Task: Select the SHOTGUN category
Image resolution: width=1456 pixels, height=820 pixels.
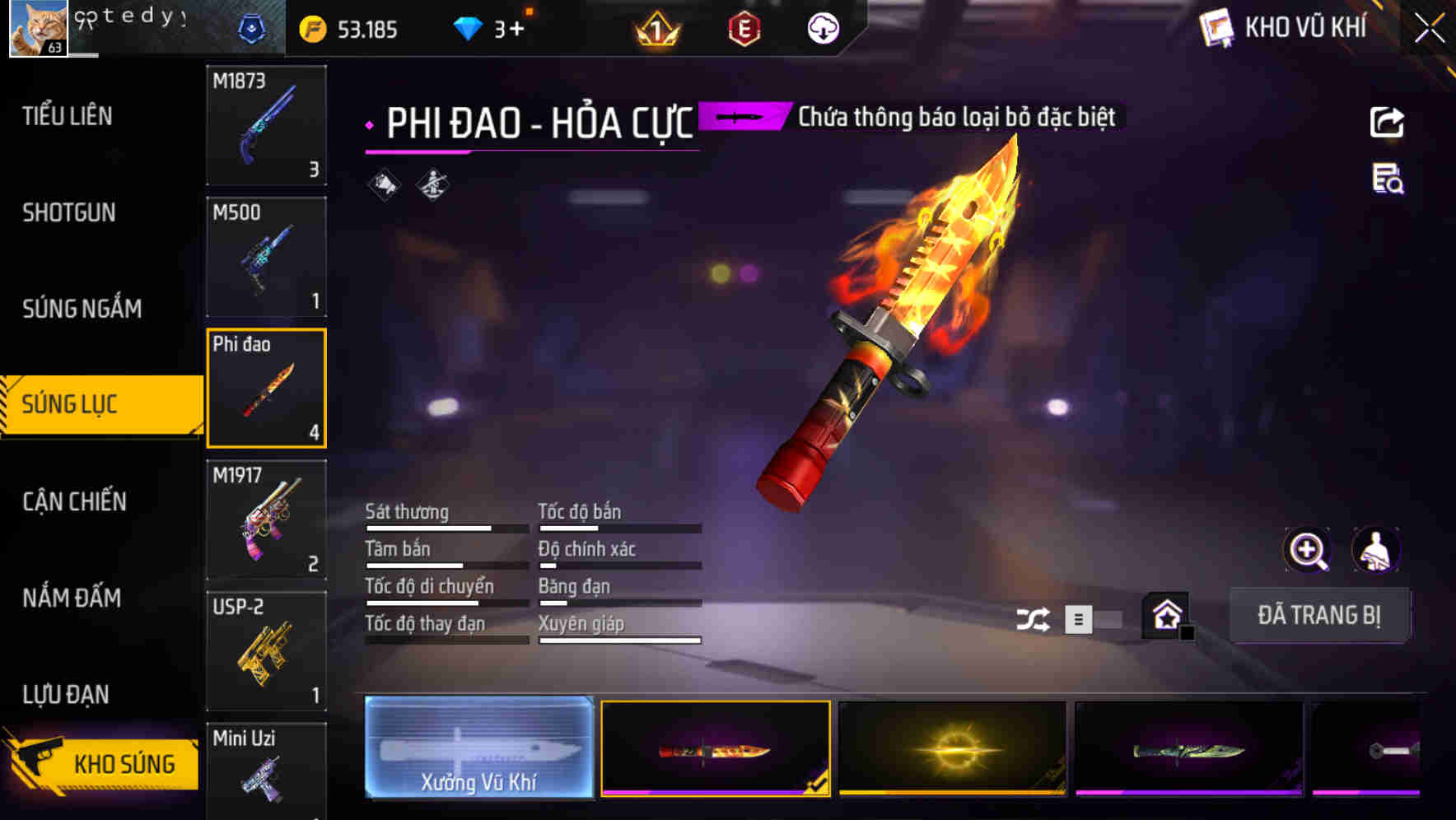Action: (68, 212)
